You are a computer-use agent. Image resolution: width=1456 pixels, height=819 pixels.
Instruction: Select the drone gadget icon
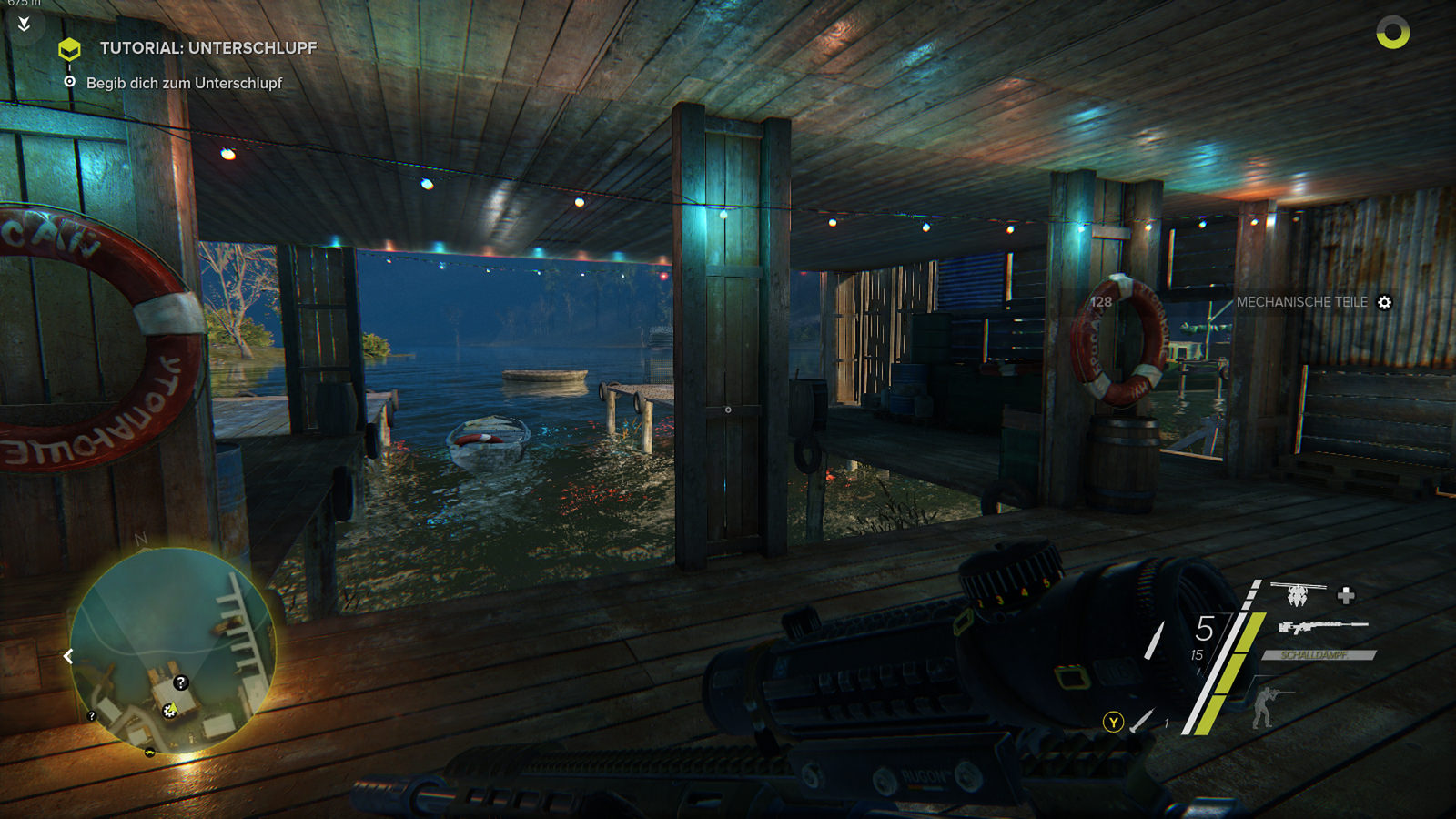point(1297,595)
